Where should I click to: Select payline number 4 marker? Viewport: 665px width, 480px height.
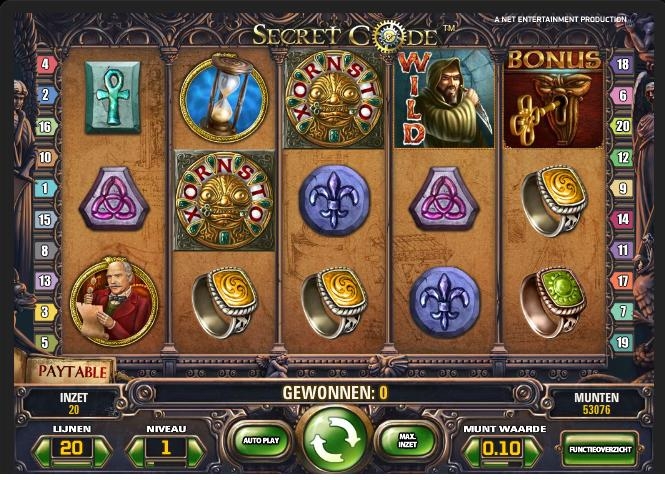pos(45,65)
